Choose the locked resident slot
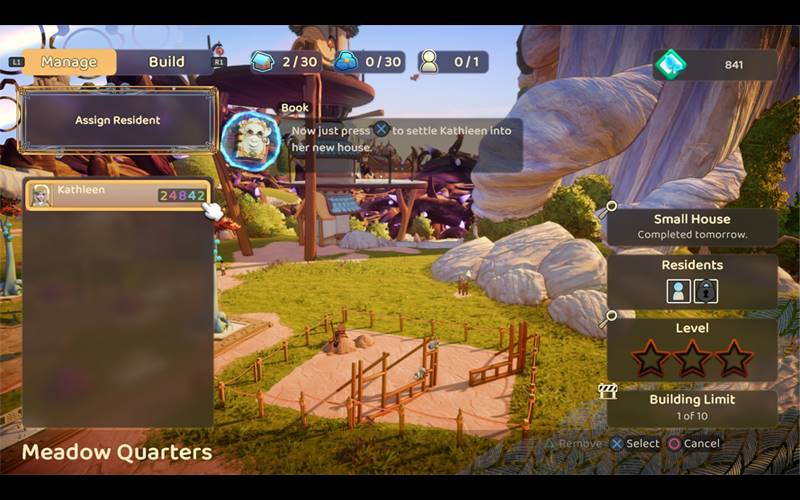The height and width of the screenshot is (500, 800). (x=706, y=291)
